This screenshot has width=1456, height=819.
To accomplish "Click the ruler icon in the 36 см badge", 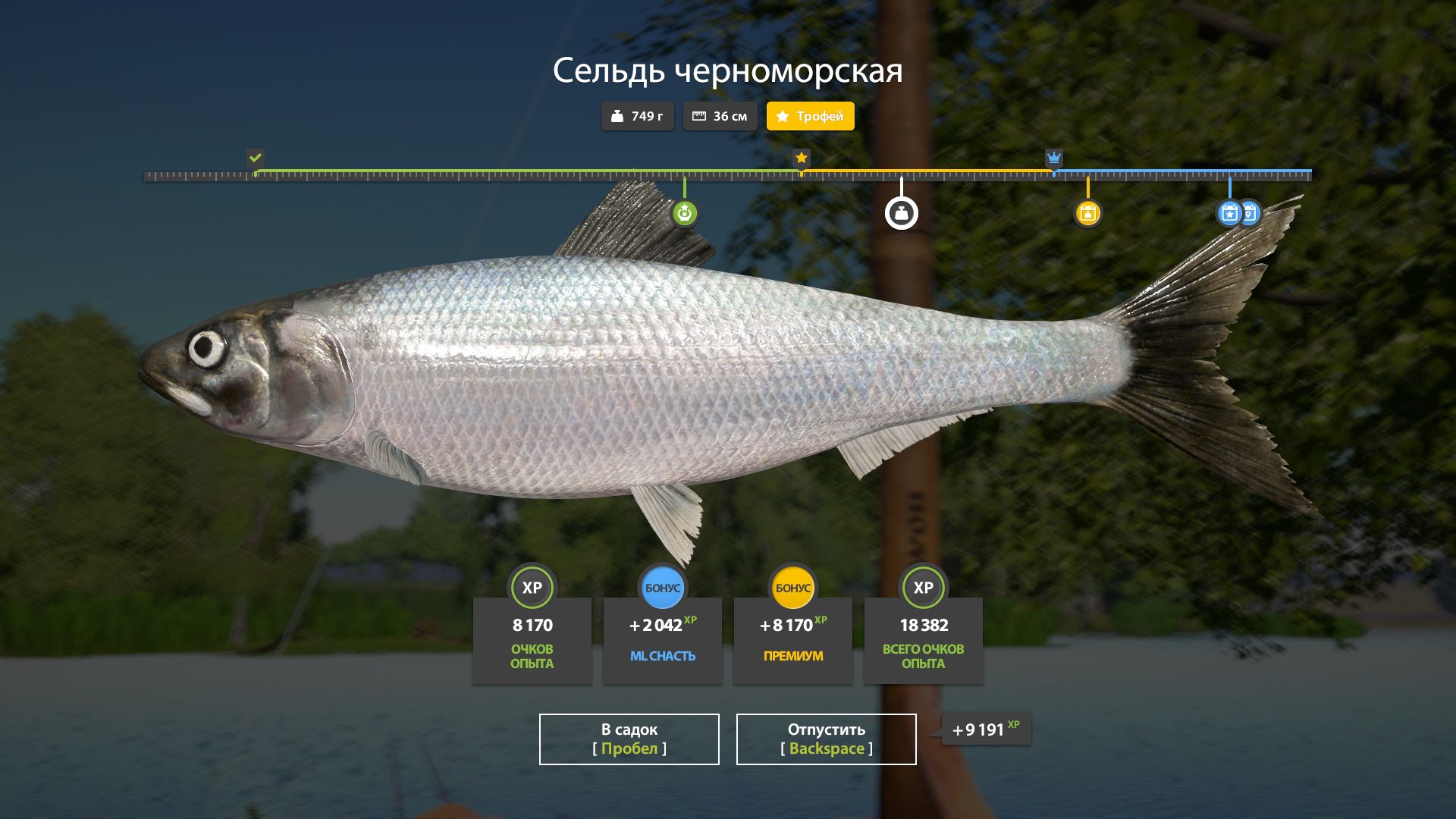I will click(699, 115).
